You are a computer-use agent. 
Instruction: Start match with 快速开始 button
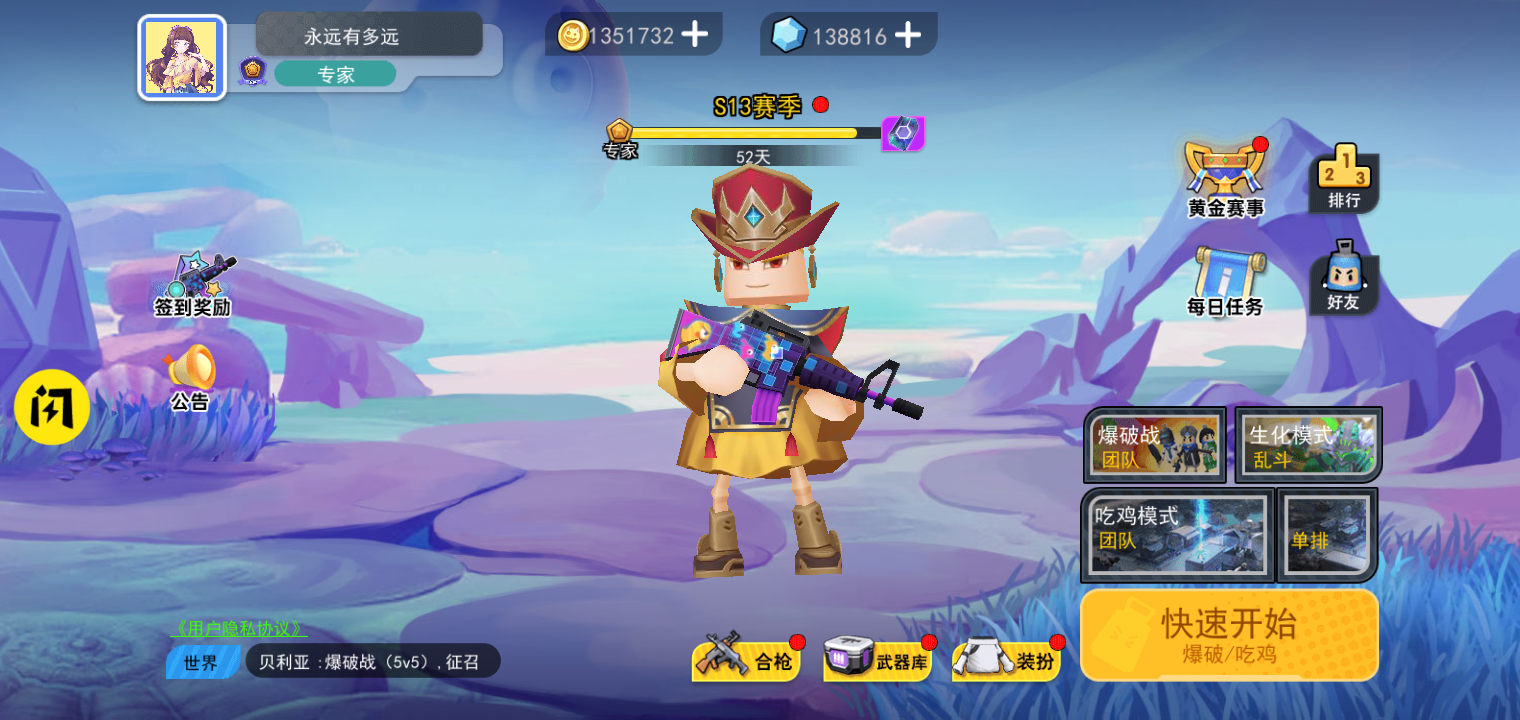coord(1229,634)
